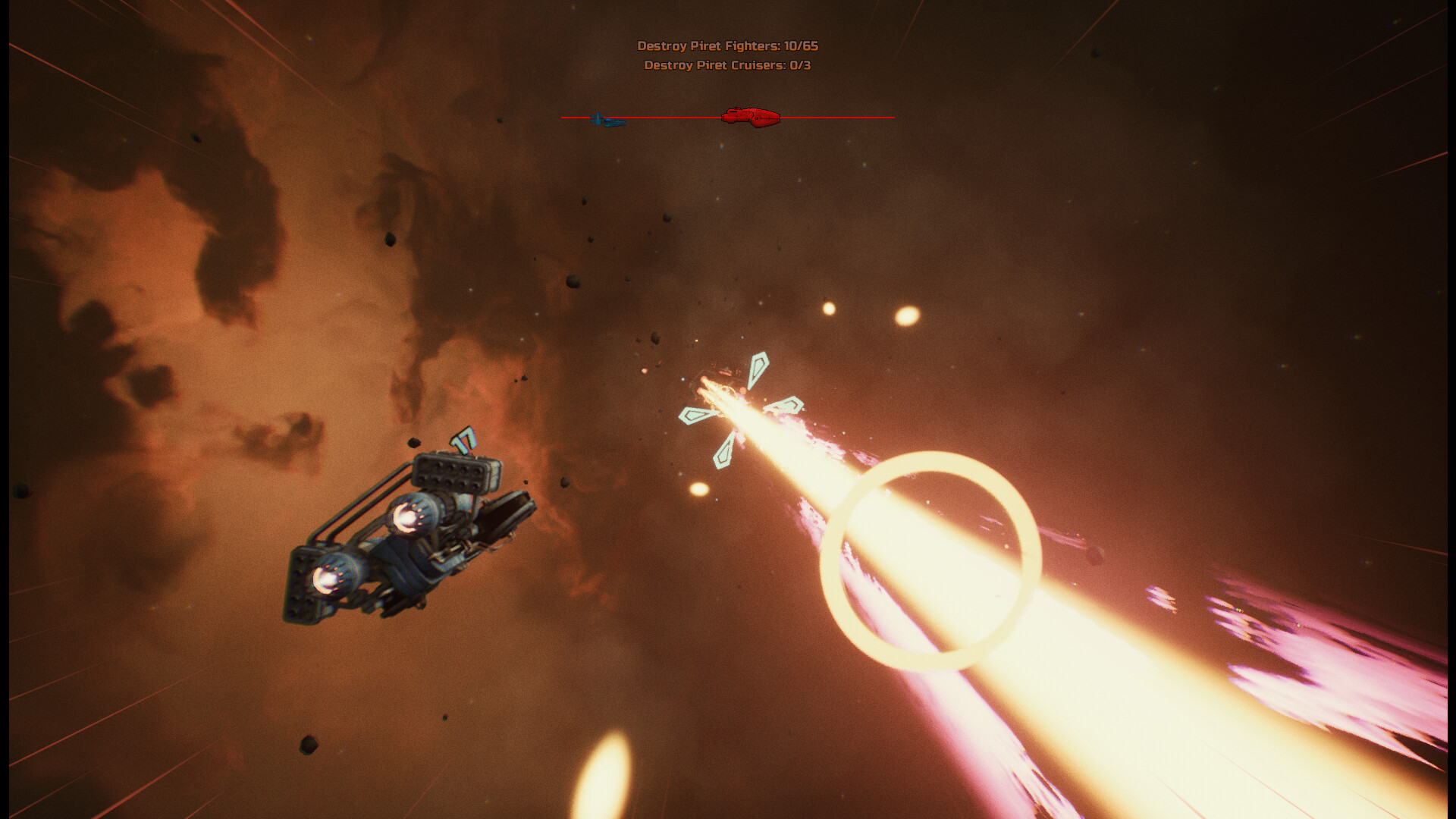Click the red cruiser icon on the tracker line
The width and height of the screenshot is (1456, 819).
tap(750, 117)
